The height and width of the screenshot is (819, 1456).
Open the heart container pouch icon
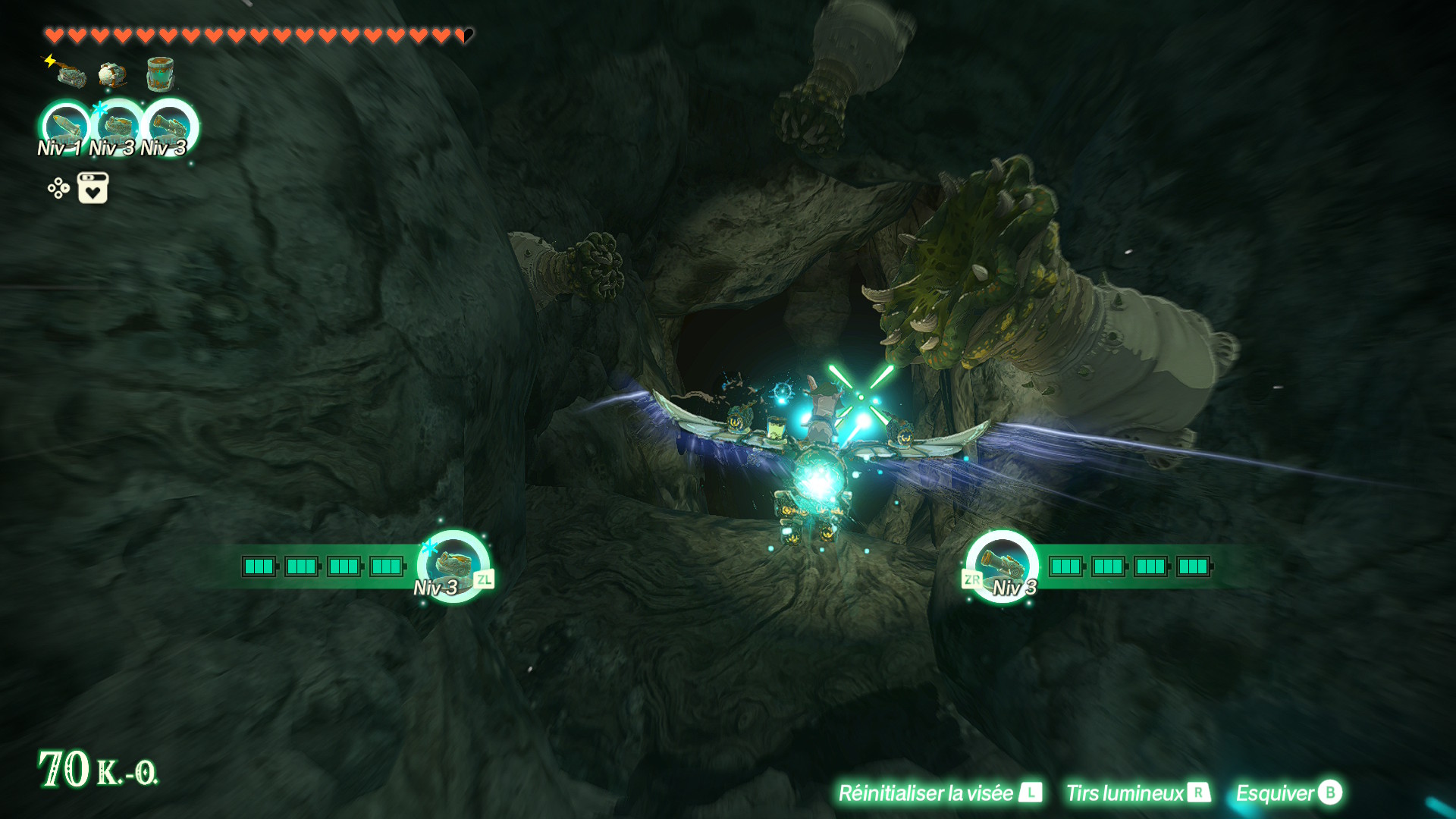[x=93, y=188]
